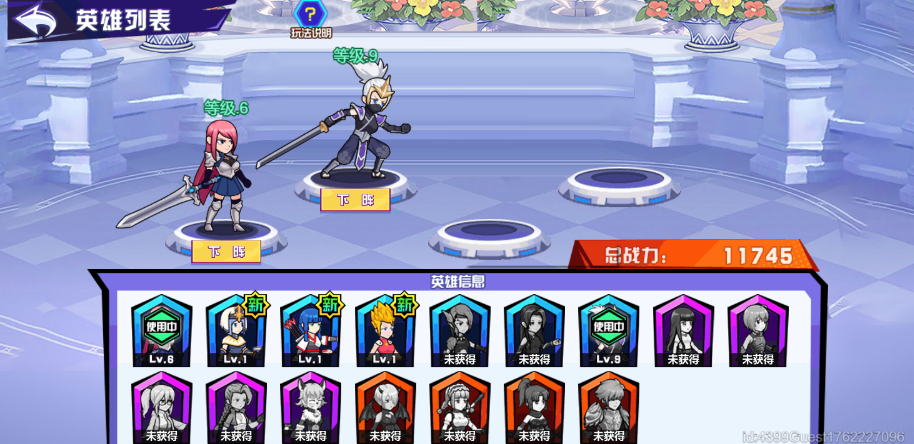
Task: Select the in-use Lv.6 hero tile
Action: point(162,331)
